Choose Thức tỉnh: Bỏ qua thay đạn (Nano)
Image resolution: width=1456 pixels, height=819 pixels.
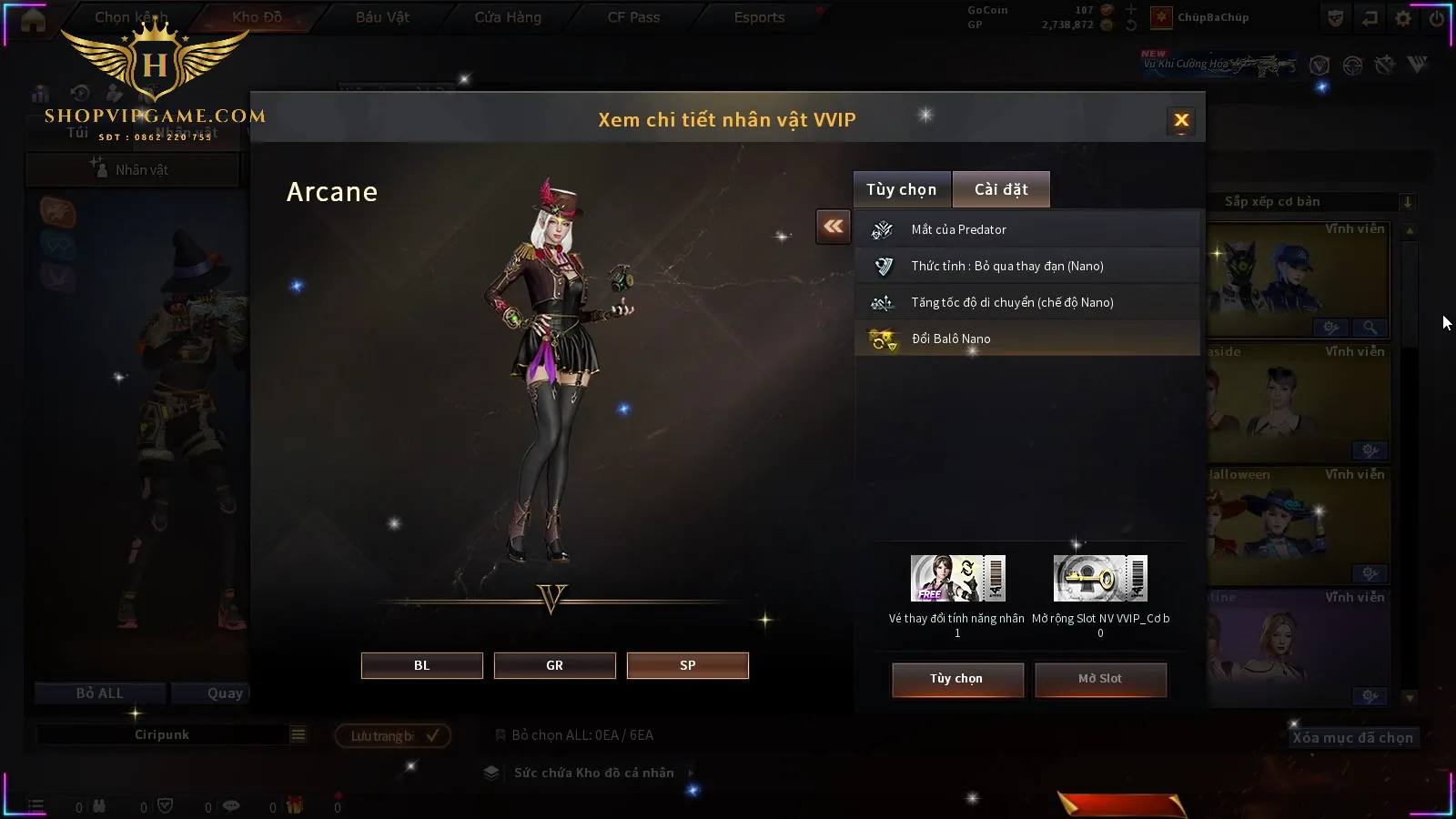tap(1026, 266)
